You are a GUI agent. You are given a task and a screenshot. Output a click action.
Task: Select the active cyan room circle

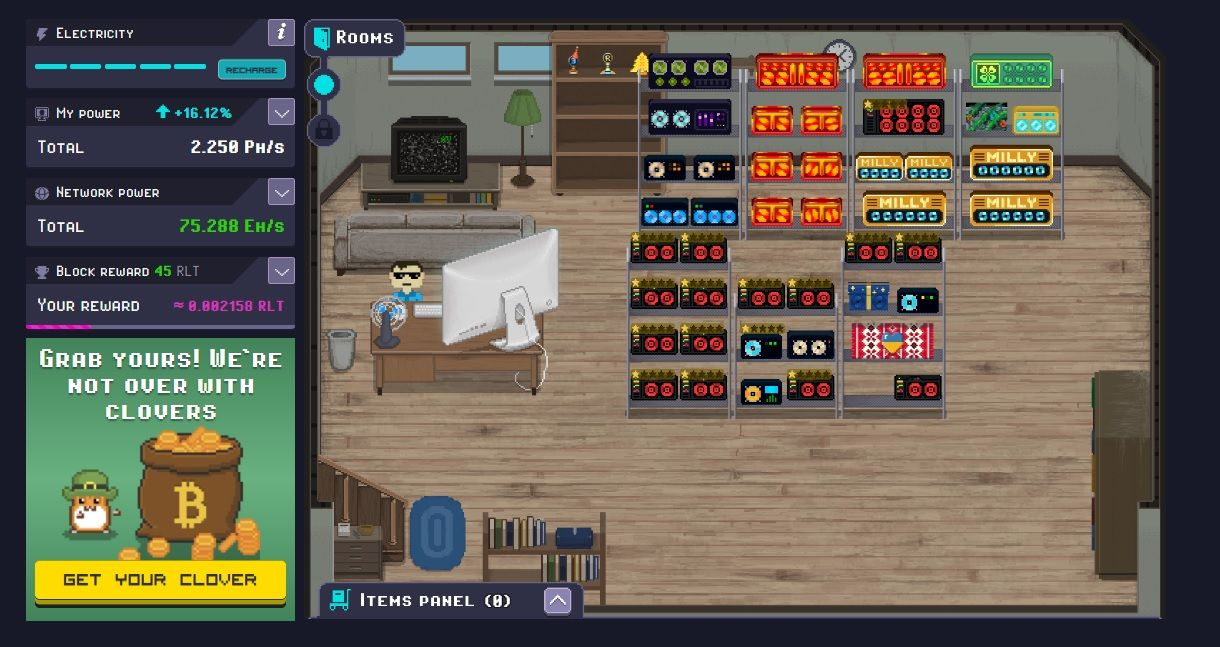coord(323,85)
